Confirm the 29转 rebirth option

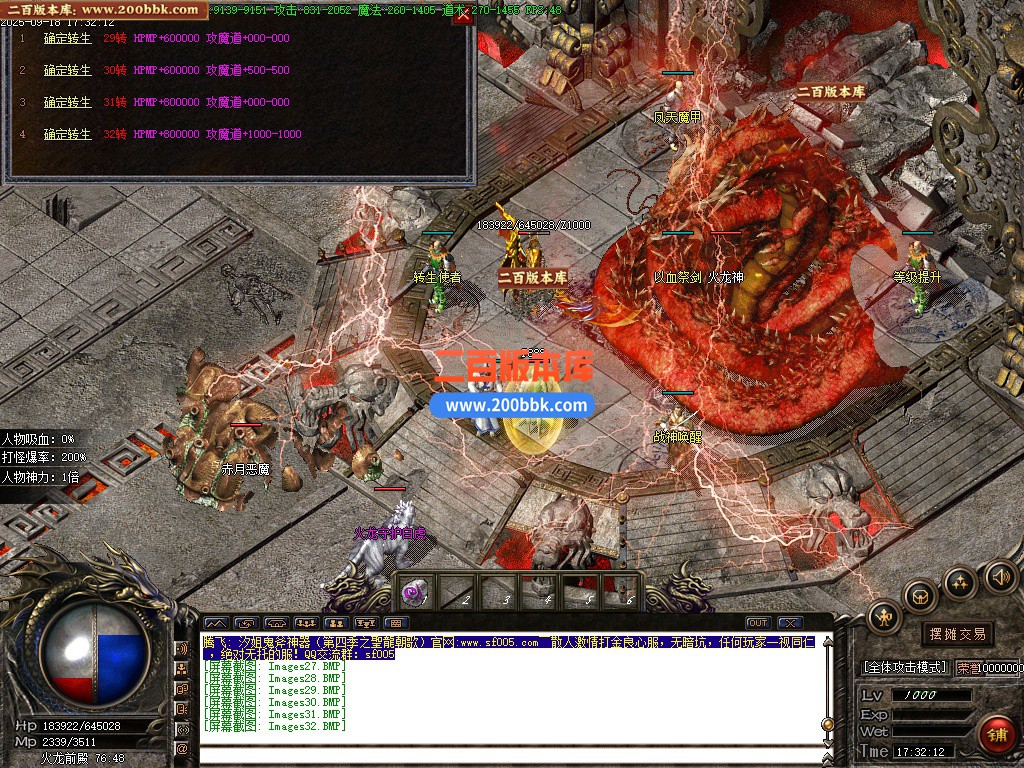[x=67, y=38]
